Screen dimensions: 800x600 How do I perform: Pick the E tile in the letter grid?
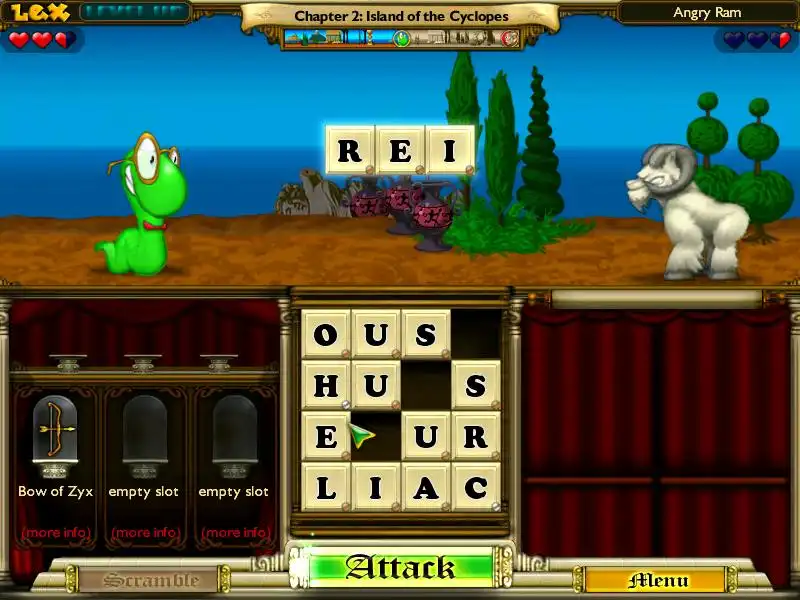click(326, 437)
